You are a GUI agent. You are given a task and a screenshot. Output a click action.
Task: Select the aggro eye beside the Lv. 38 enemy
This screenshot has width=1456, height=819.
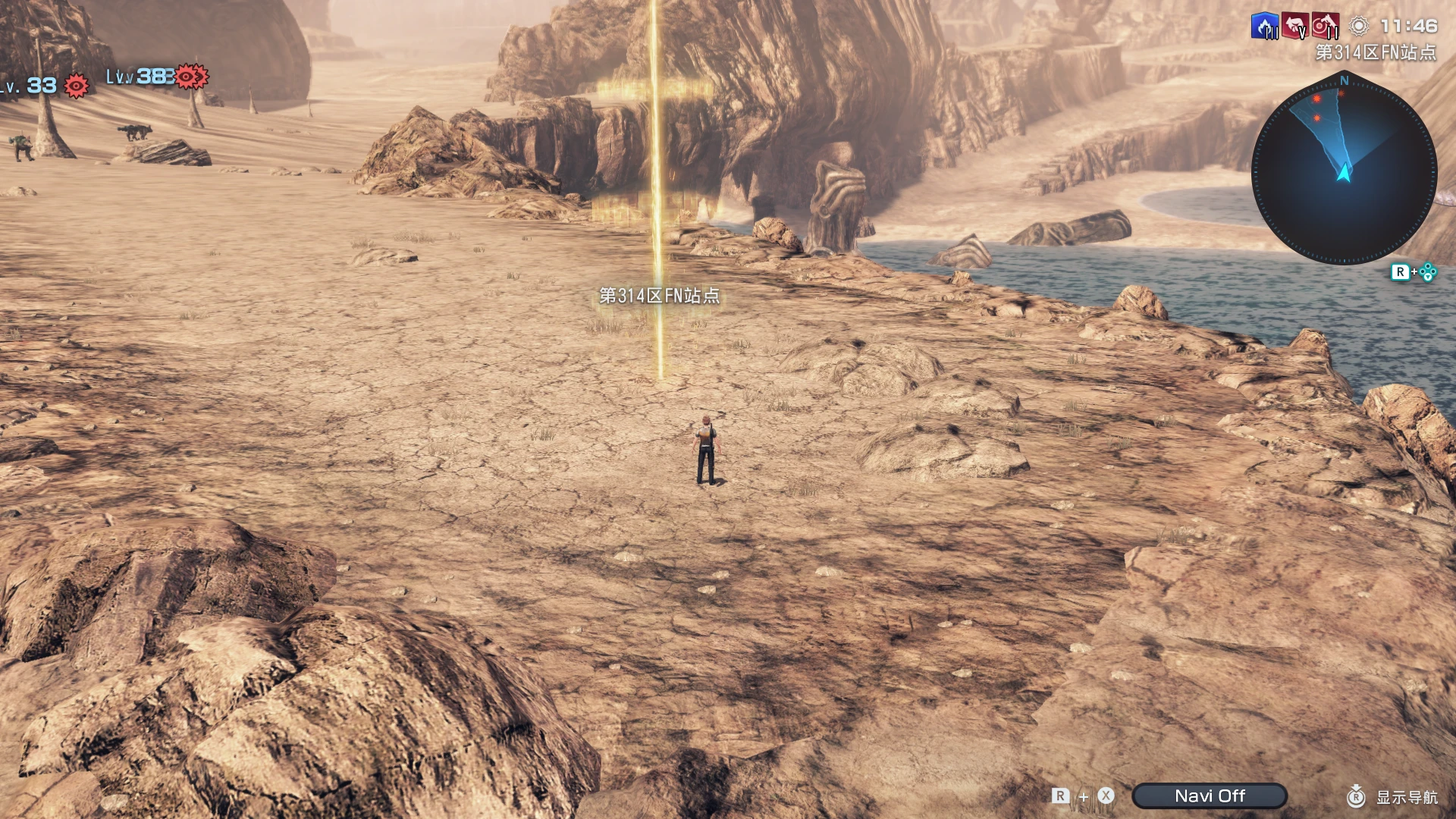187,76
